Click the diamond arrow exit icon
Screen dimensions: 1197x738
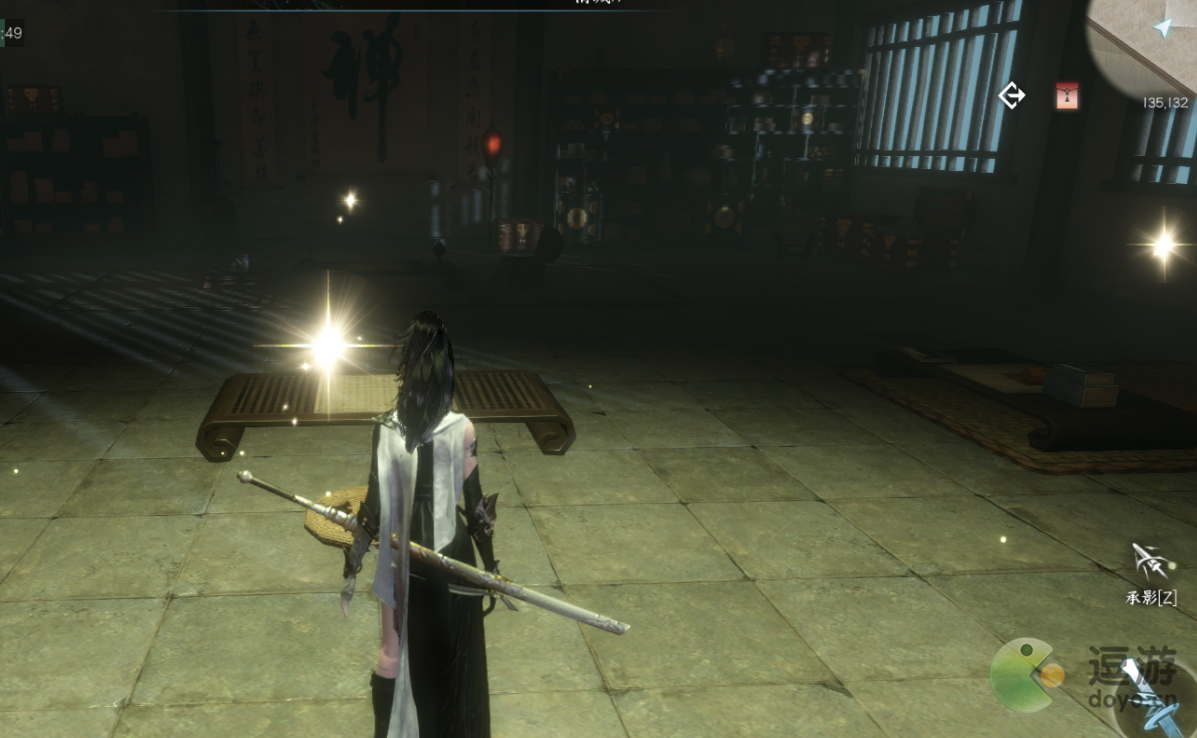[1012, 96]
